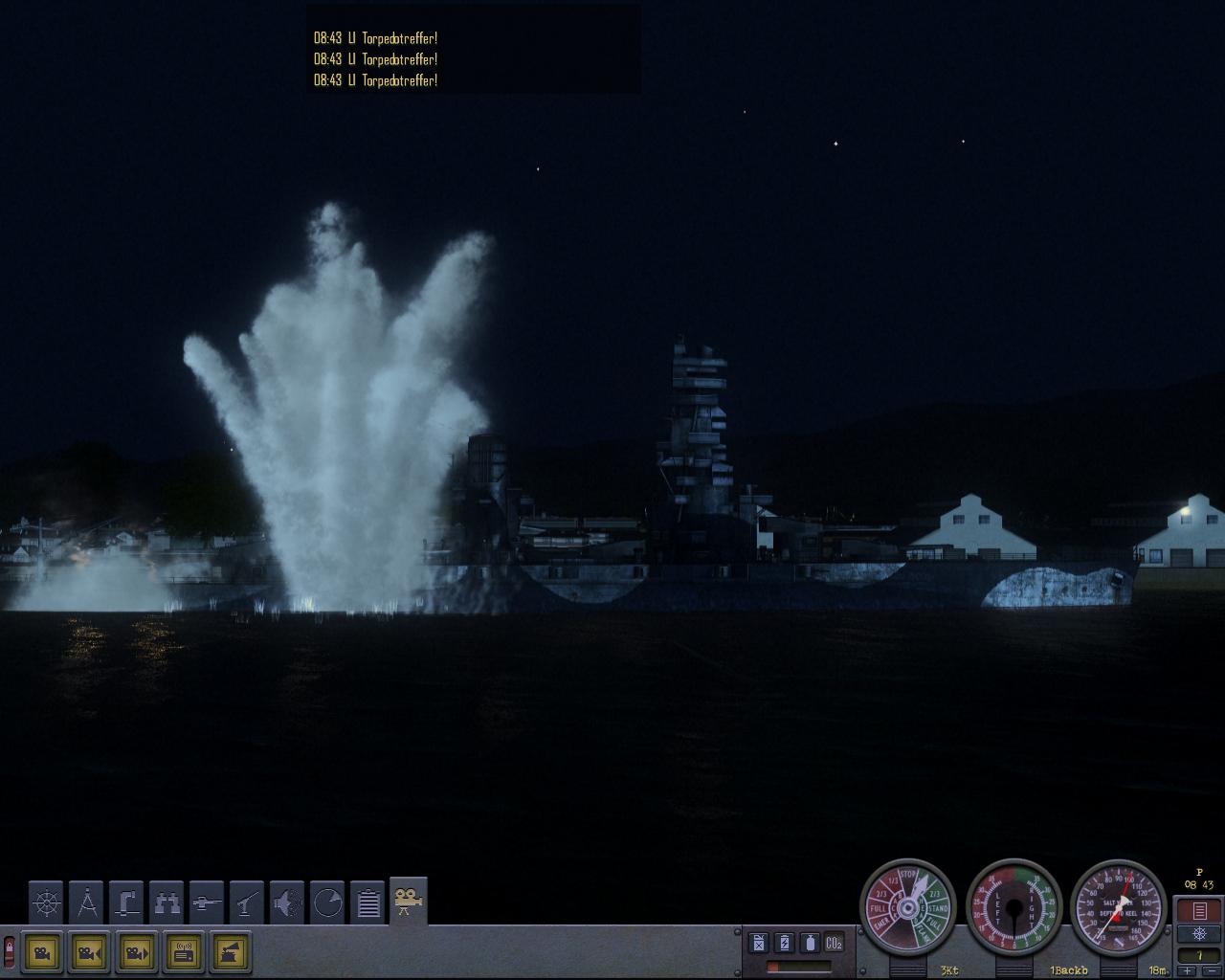Open the clipboard crew management screen
The width and height of the screenshot is (1225, 980).
(x=368, y=902)
